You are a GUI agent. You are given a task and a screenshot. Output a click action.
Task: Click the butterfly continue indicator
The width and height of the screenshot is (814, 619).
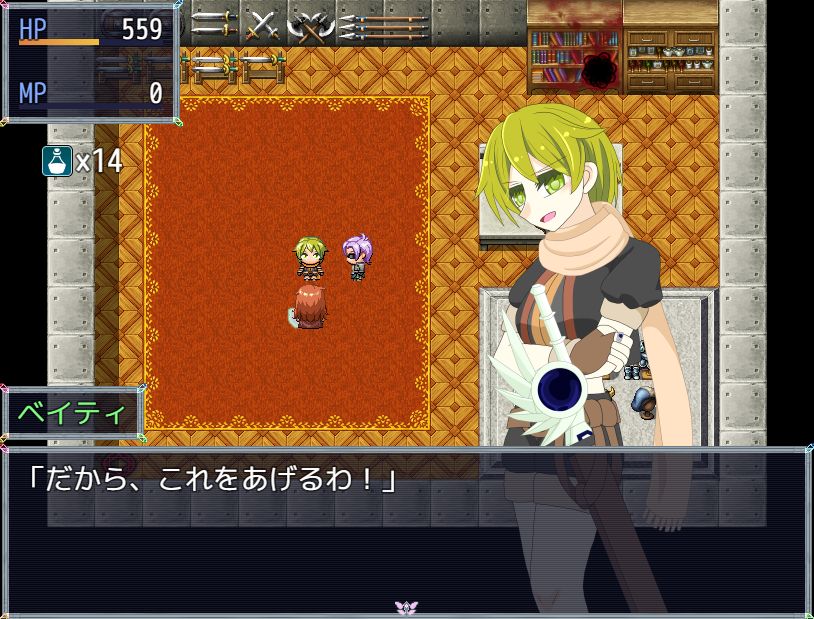[406, 607]
